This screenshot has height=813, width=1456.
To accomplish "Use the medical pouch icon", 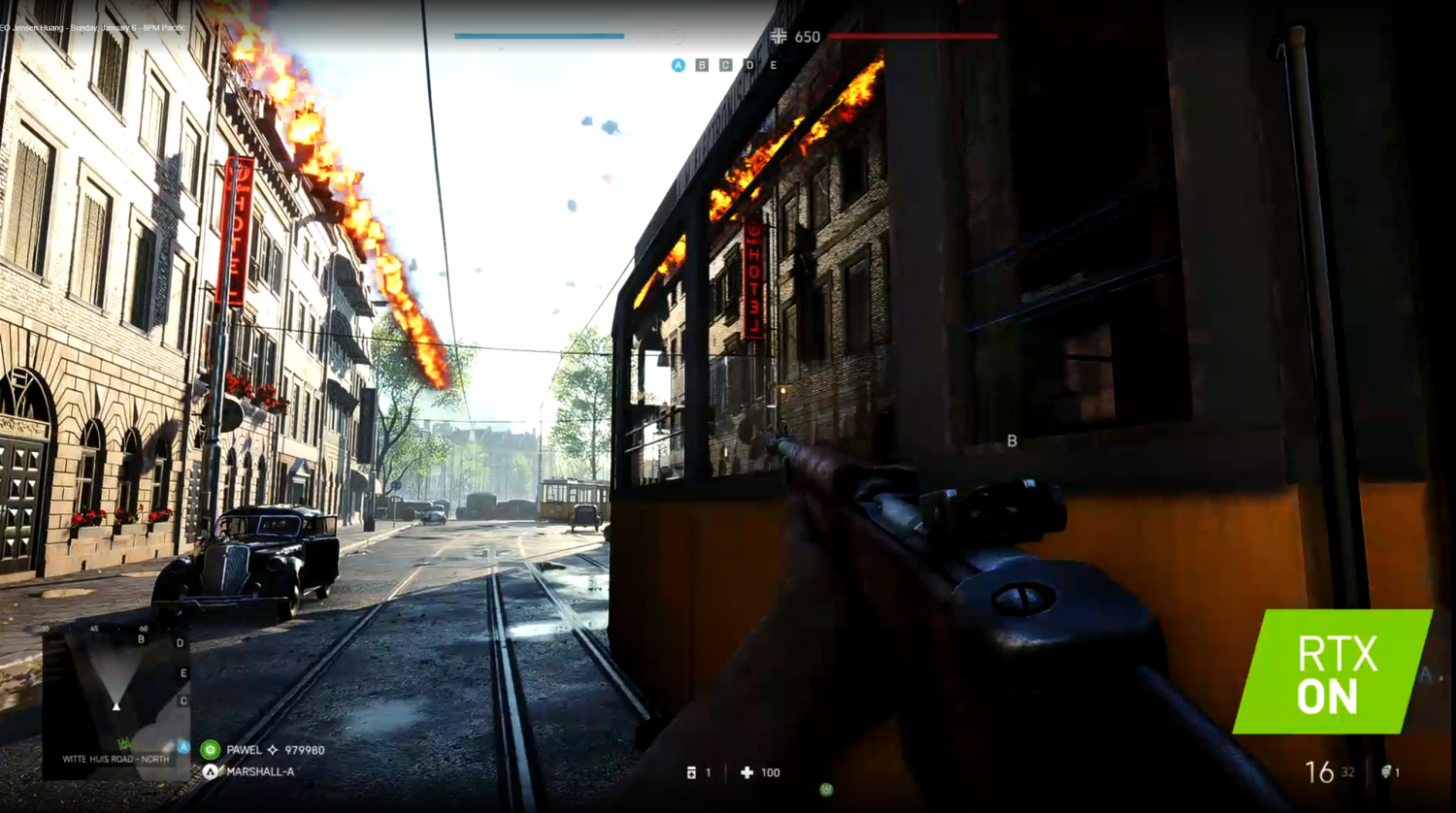I will tap(691, 773).
